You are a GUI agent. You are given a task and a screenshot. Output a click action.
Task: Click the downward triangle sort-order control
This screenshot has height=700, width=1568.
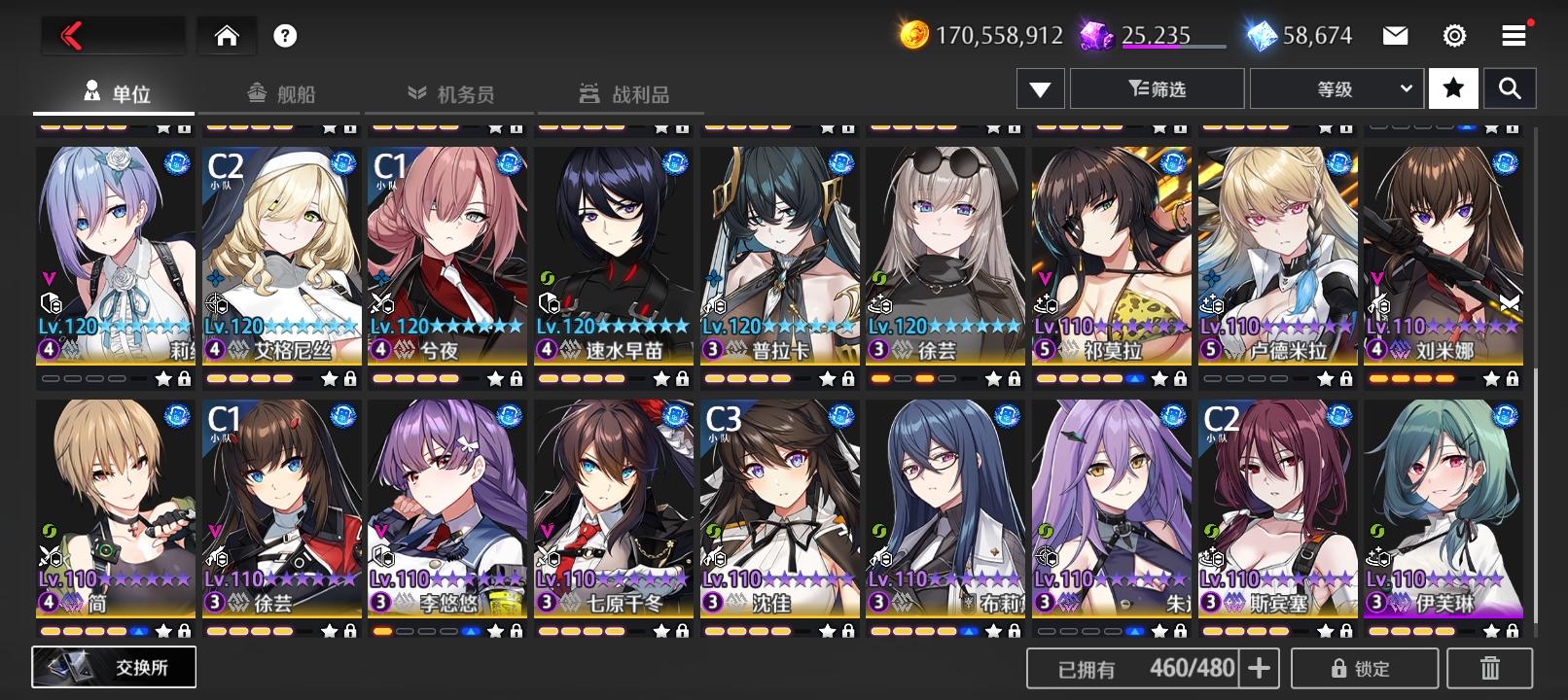(x=1040, y=87)
